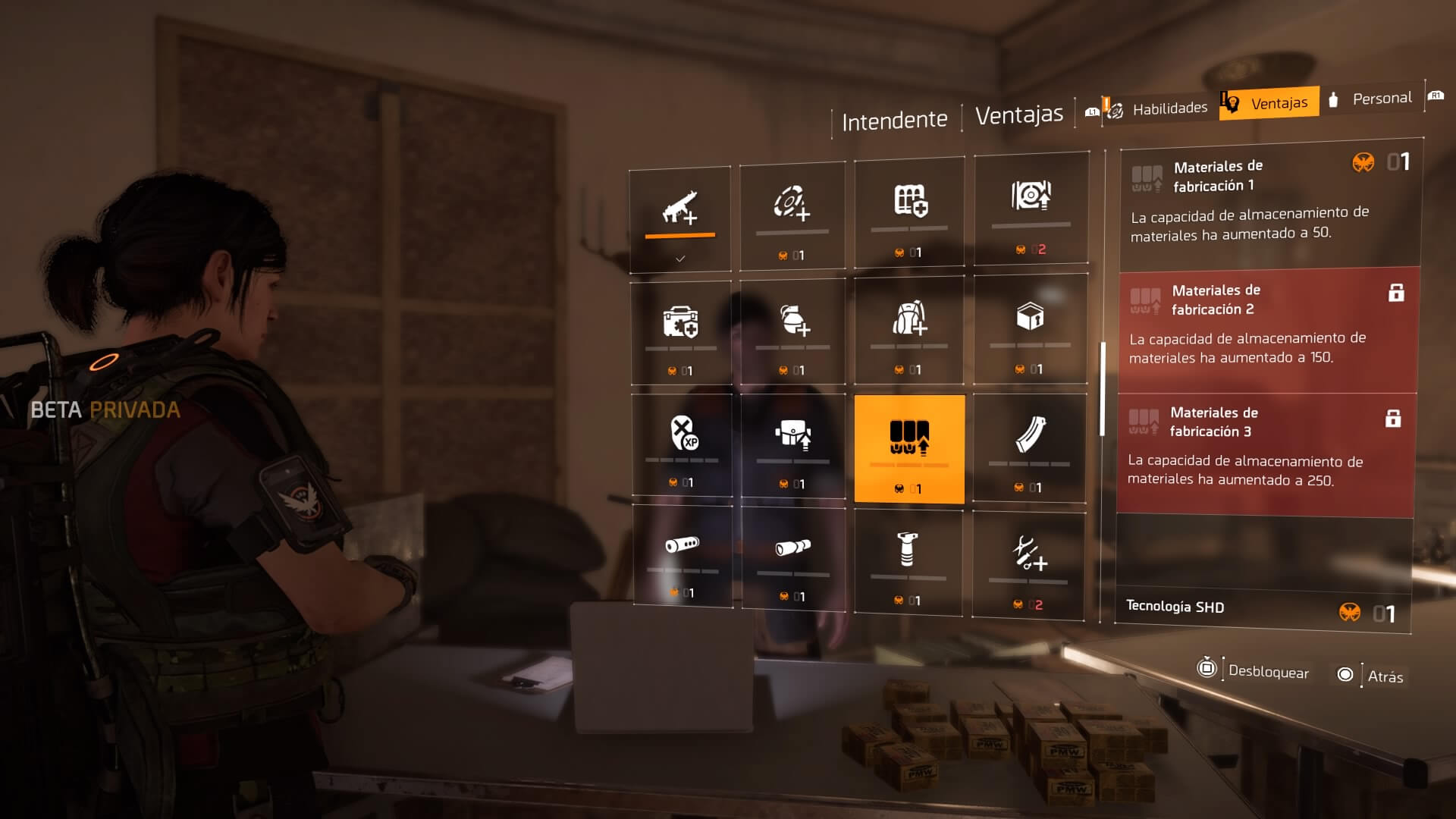Select the highlighted crafting materials perk tile
The width and height of the screenshot is (1456, 819).
(x=909, y=448)
